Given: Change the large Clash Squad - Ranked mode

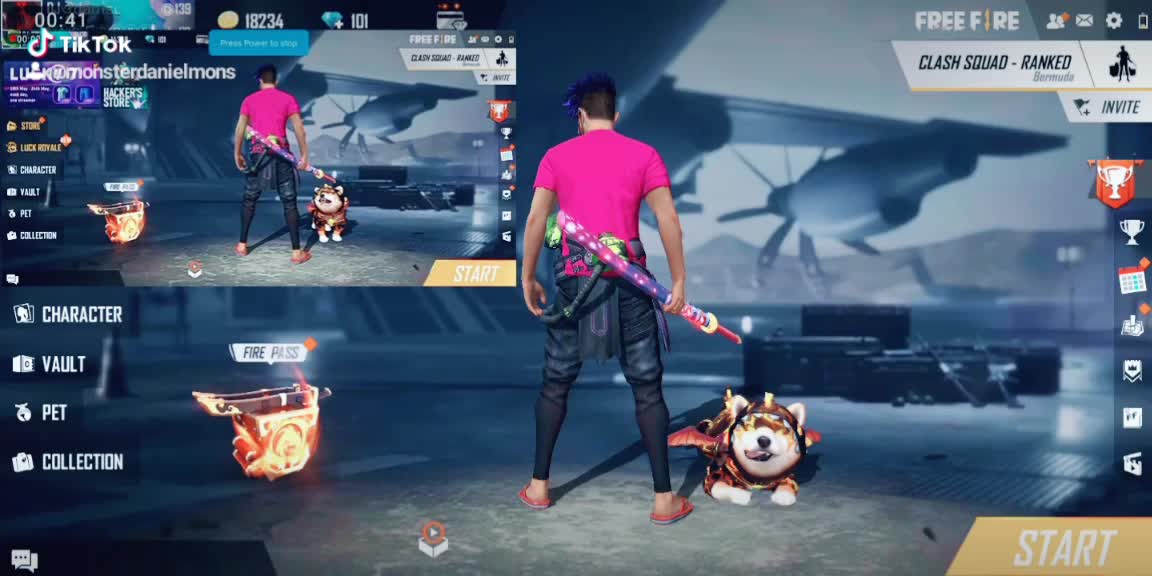Looking at the screenshot, I should click(x=994, y=66).
